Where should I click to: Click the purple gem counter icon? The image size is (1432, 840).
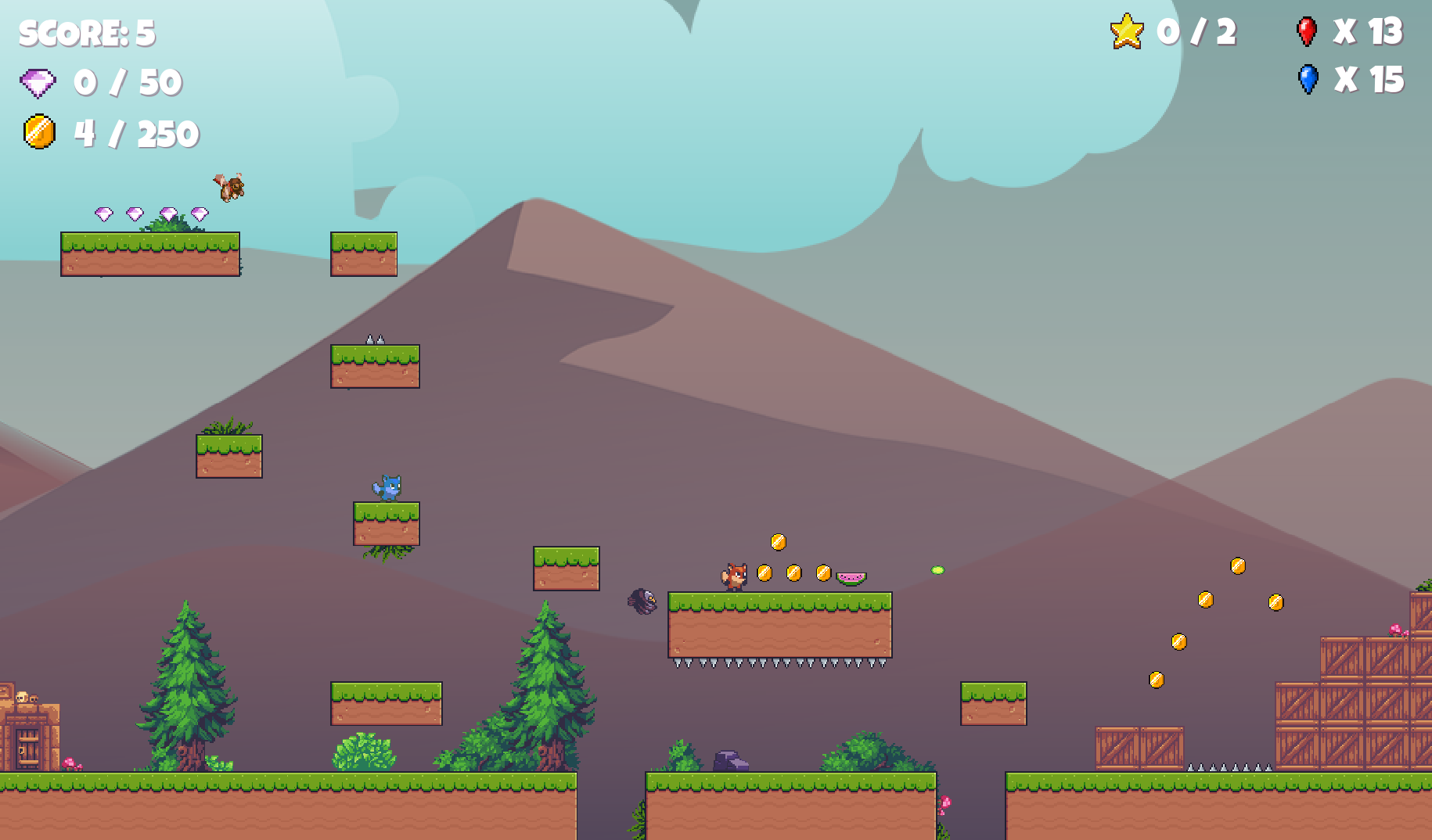(38, 83)
